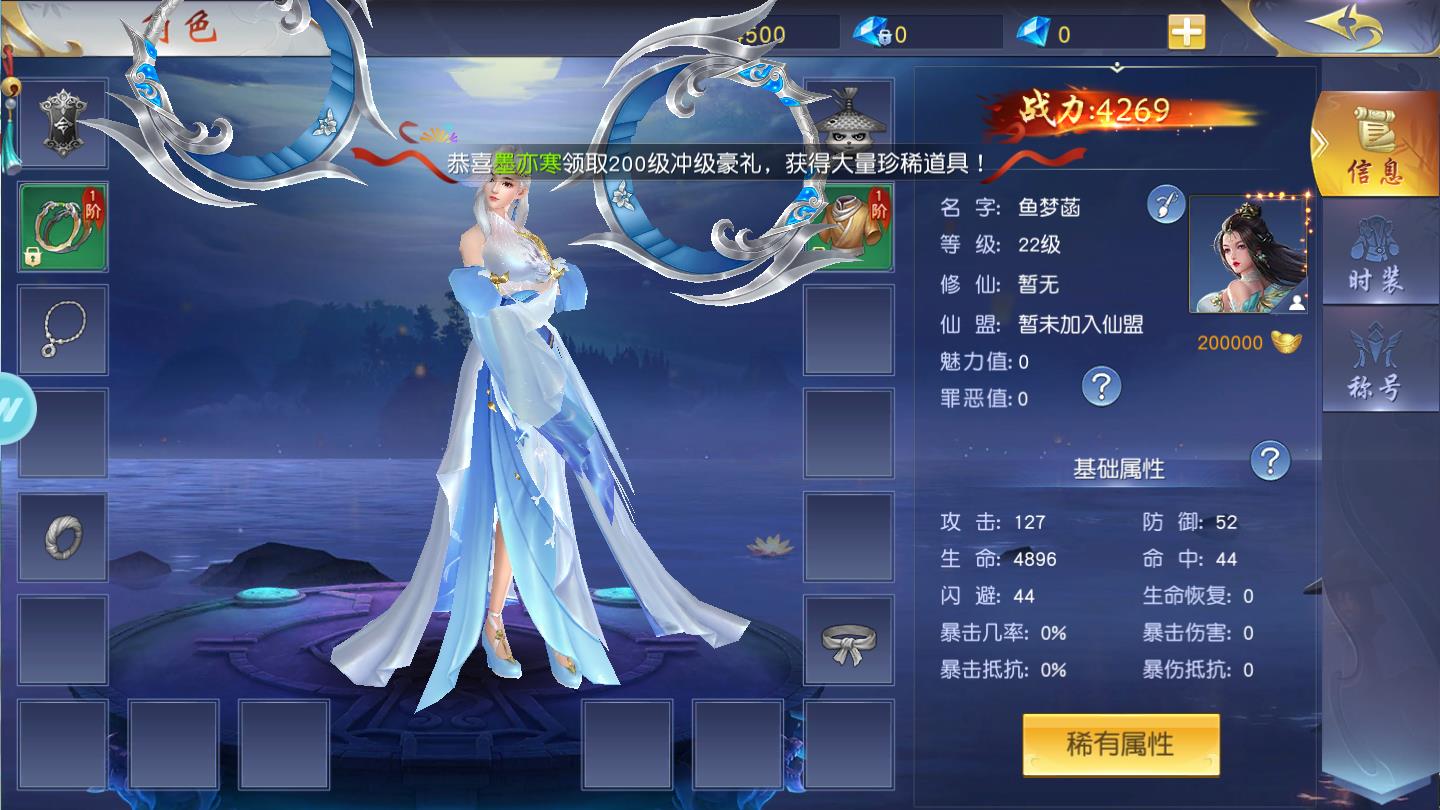This screenshot has height=810, width=1440.
Task: Open the 称号 title tab
Action: pos(1374,362)
